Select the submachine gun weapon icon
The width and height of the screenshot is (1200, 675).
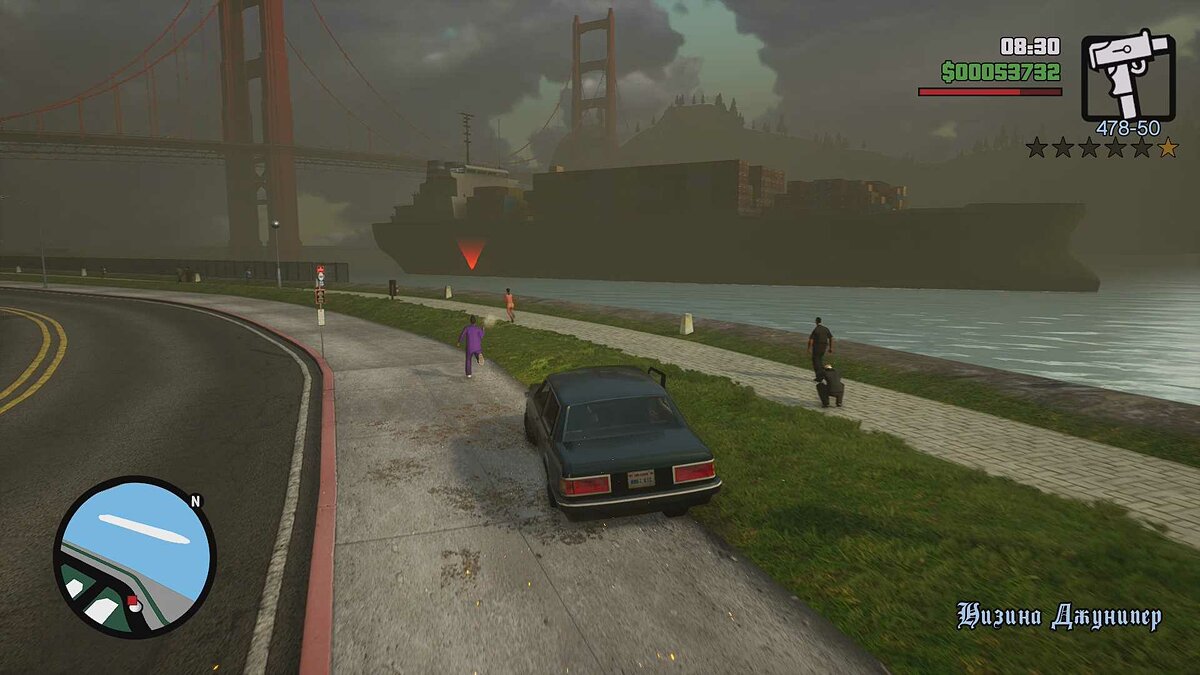click(x=1128, y=77)
